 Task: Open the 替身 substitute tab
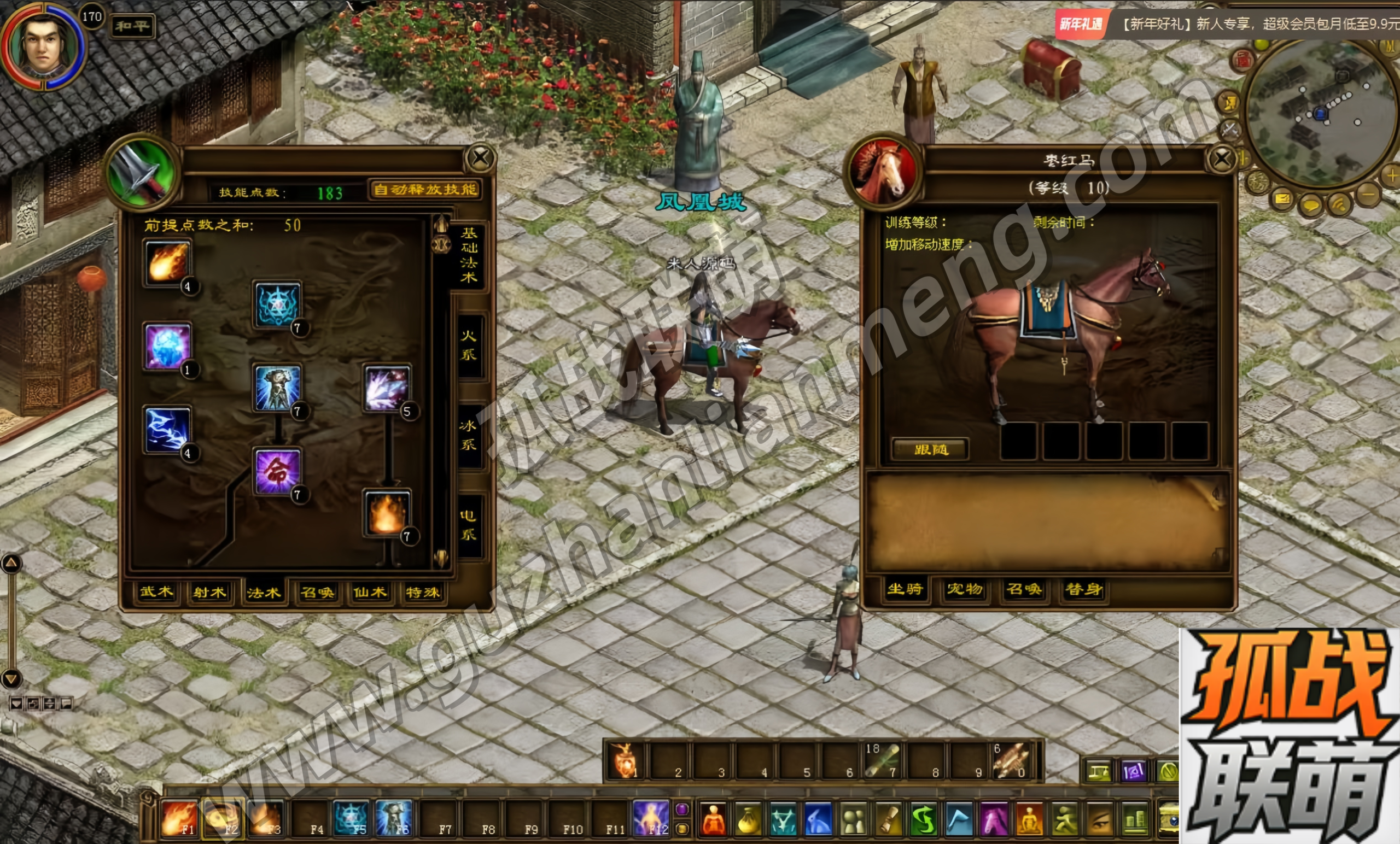point(1083,589)
